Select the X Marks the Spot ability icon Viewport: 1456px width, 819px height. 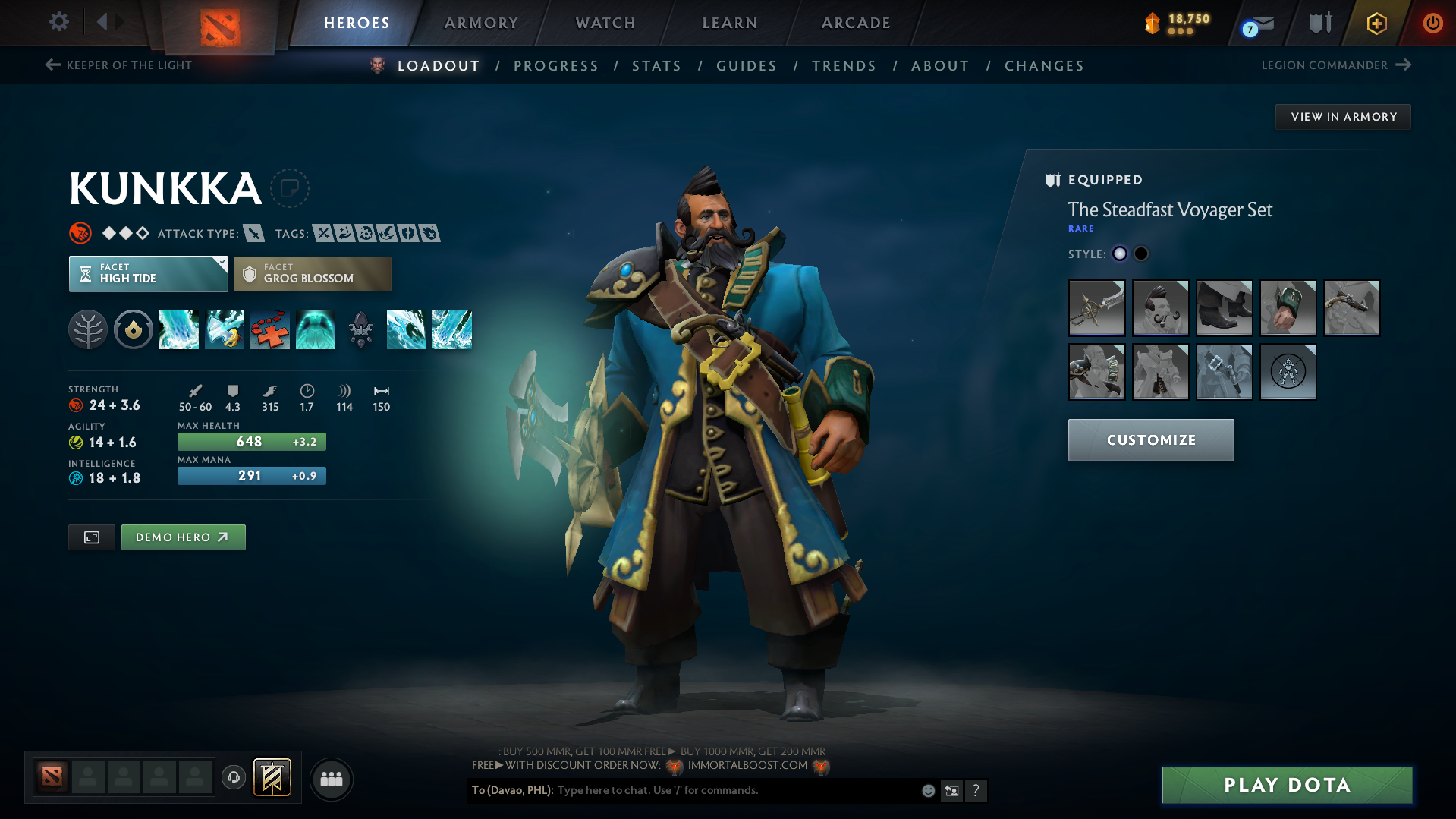(270, 329)
